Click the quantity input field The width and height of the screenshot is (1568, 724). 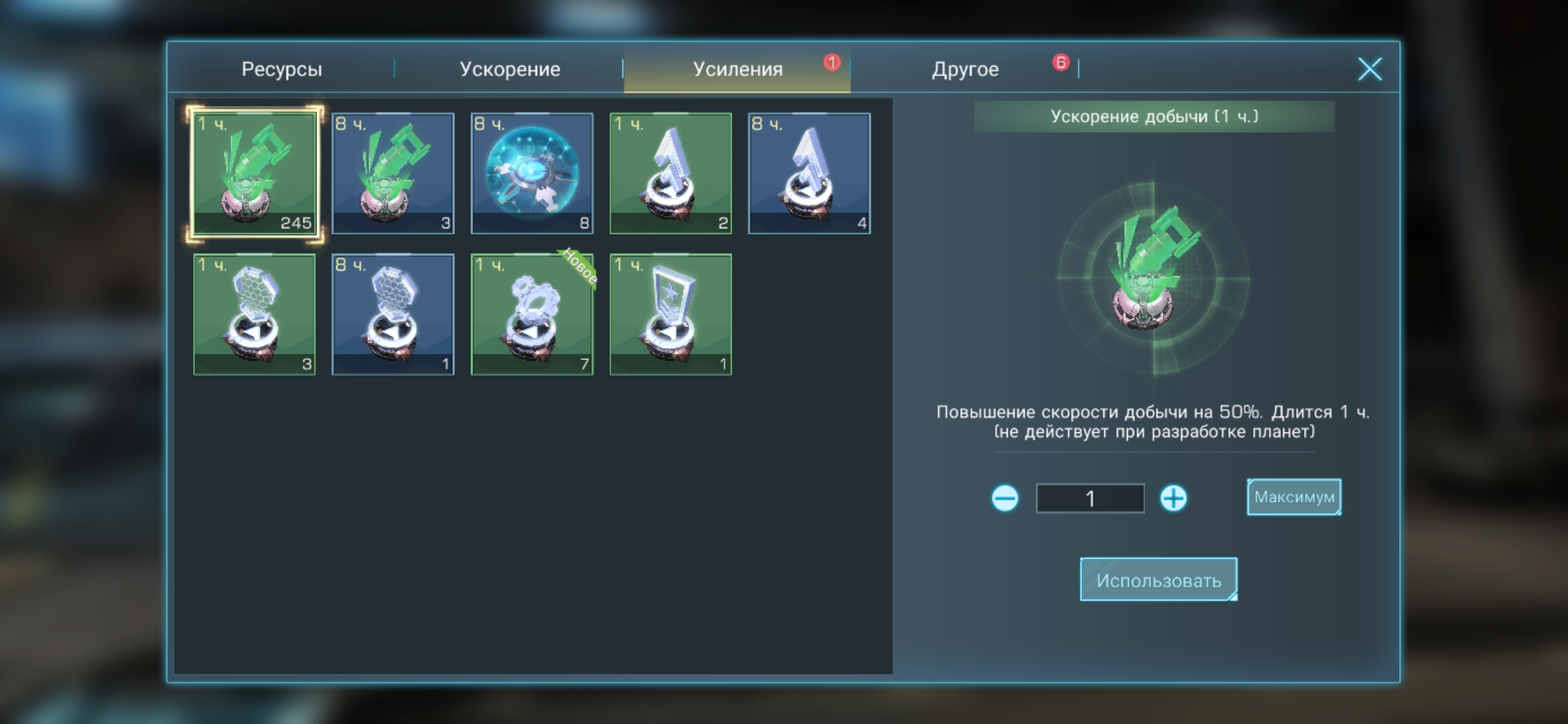point(1090,498)
